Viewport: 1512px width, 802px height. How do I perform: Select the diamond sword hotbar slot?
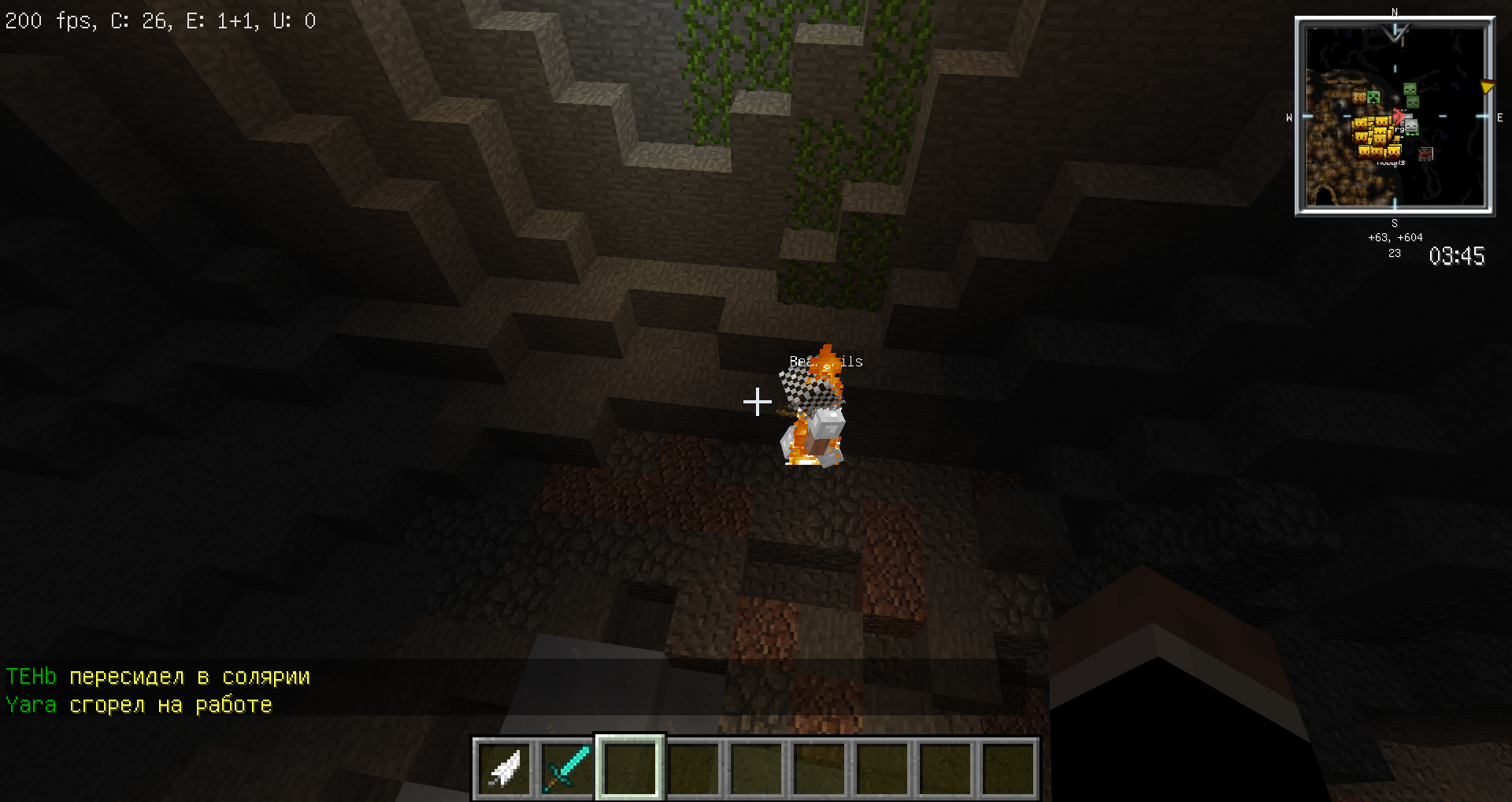567,768
